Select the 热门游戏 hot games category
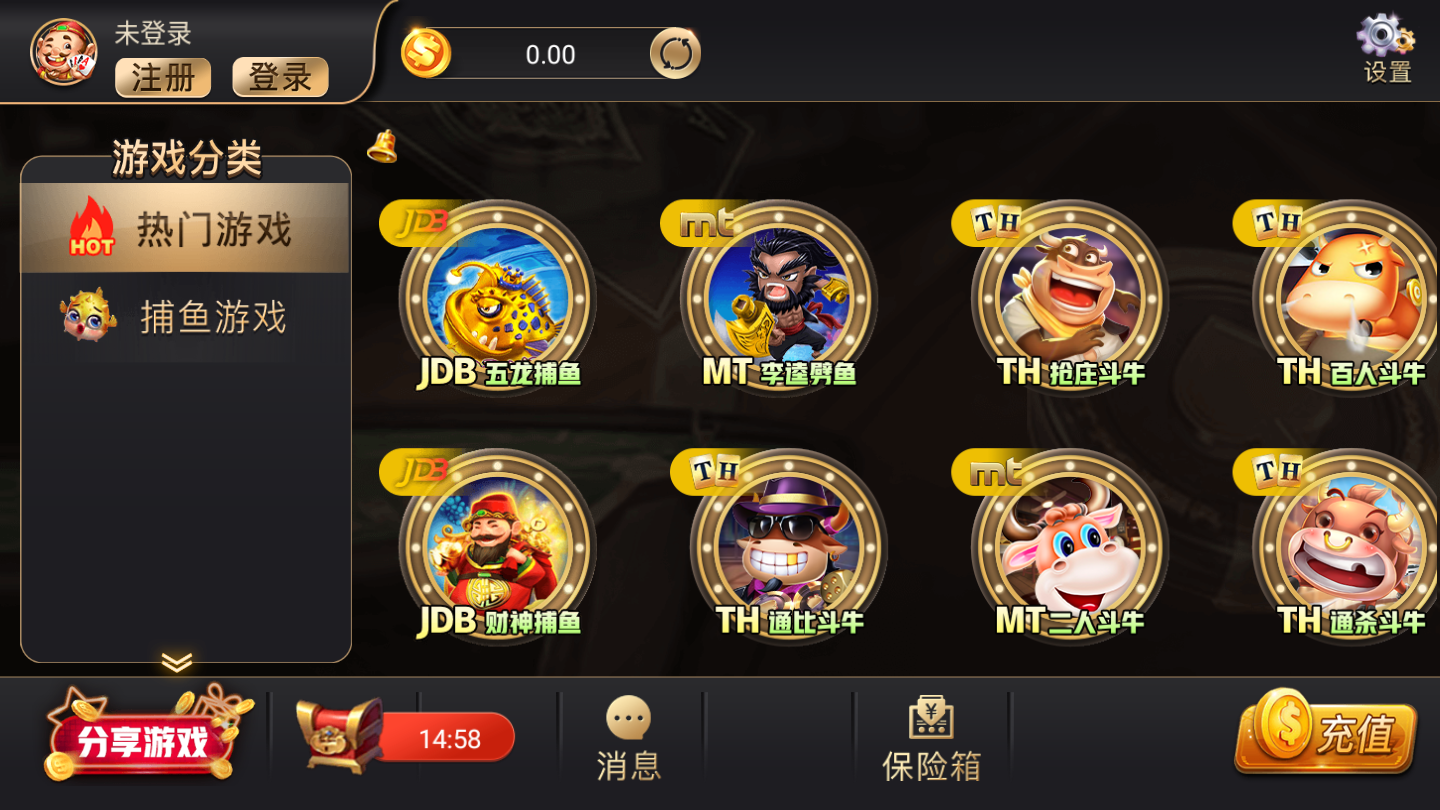This screenshot has width=1440, height=810. 185,228
